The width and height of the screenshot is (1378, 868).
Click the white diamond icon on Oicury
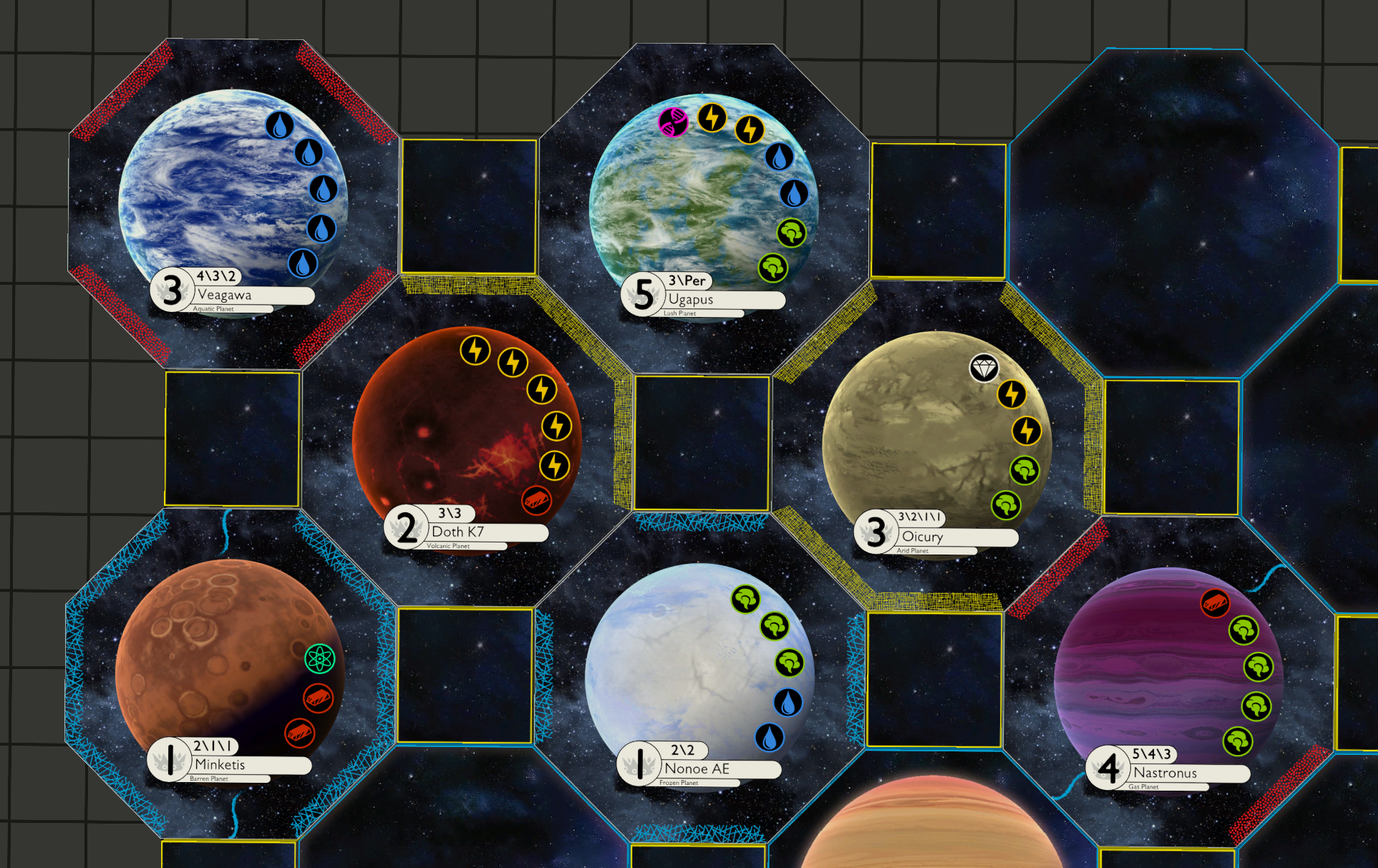(984, 368)
